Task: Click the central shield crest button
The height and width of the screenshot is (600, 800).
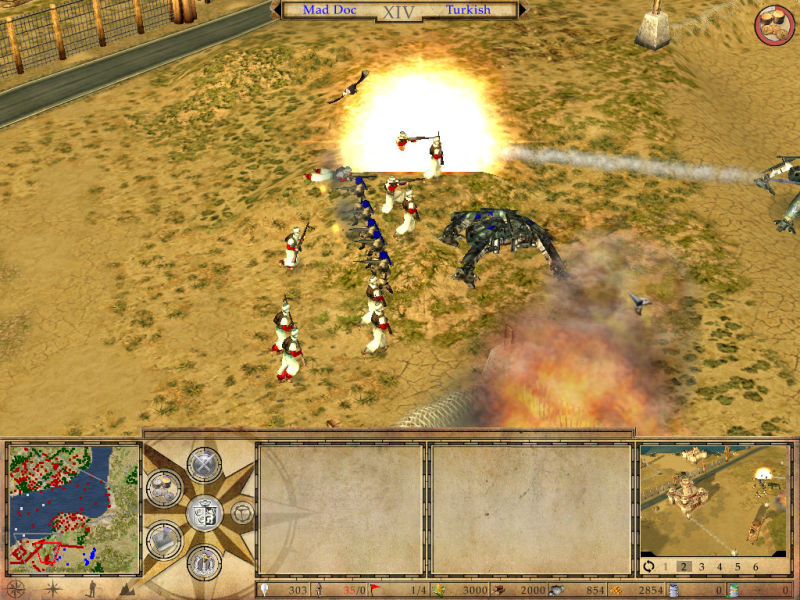Action: coord(203,513)
